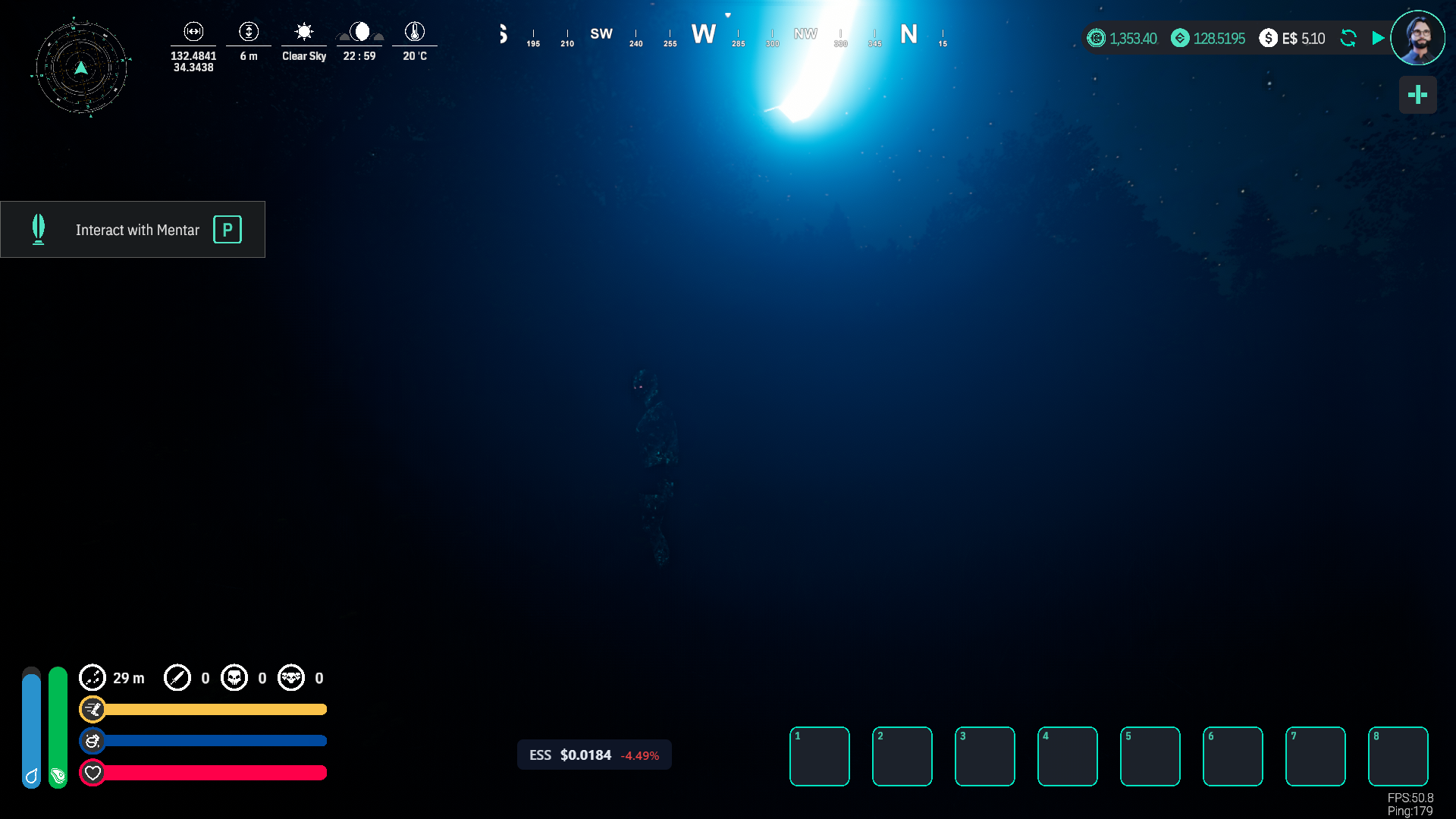This screenshot has width=1456, height=819.
Task: Click the thermometer temperature icon
Action: [x=414, y=32]
